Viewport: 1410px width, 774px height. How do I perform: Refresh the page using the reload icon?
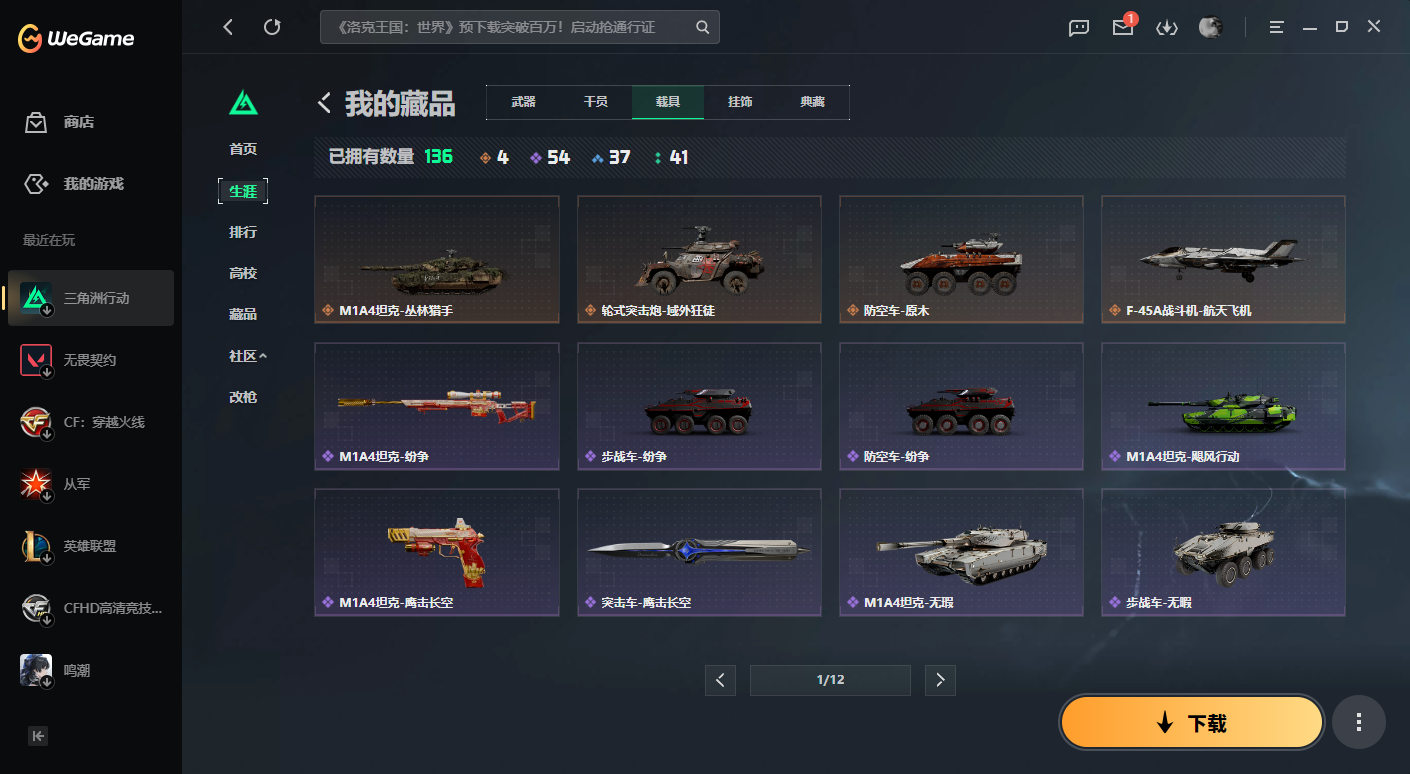point(272,27)
